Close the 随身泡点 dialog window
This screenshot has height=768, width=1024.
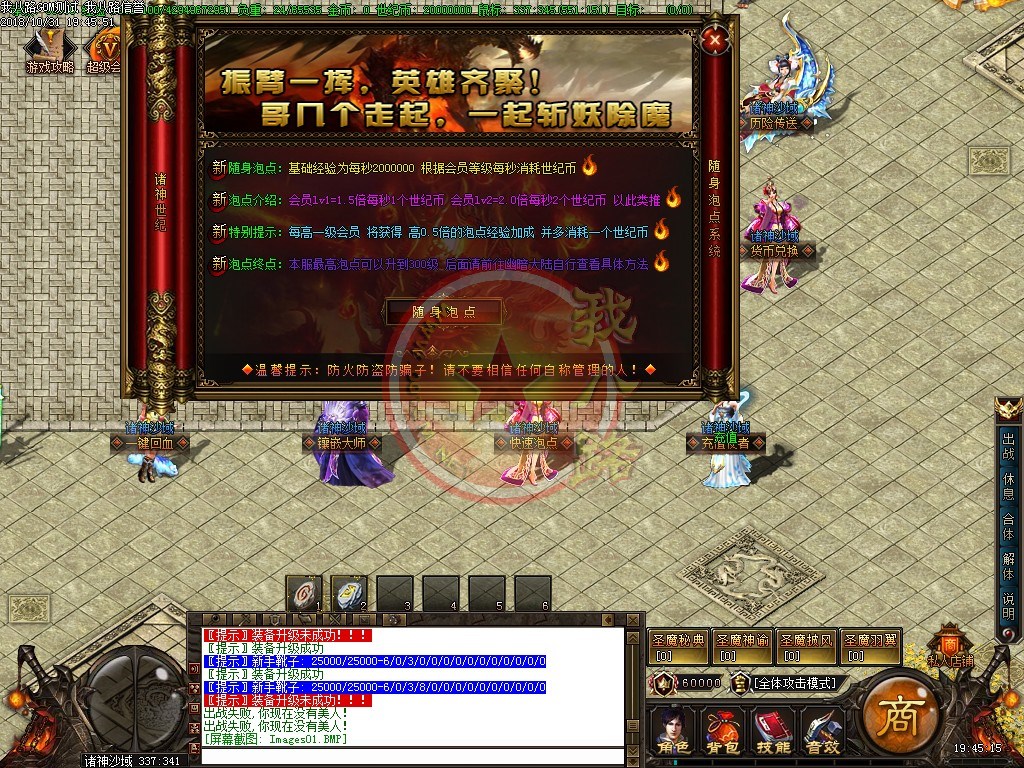point(714,41)
